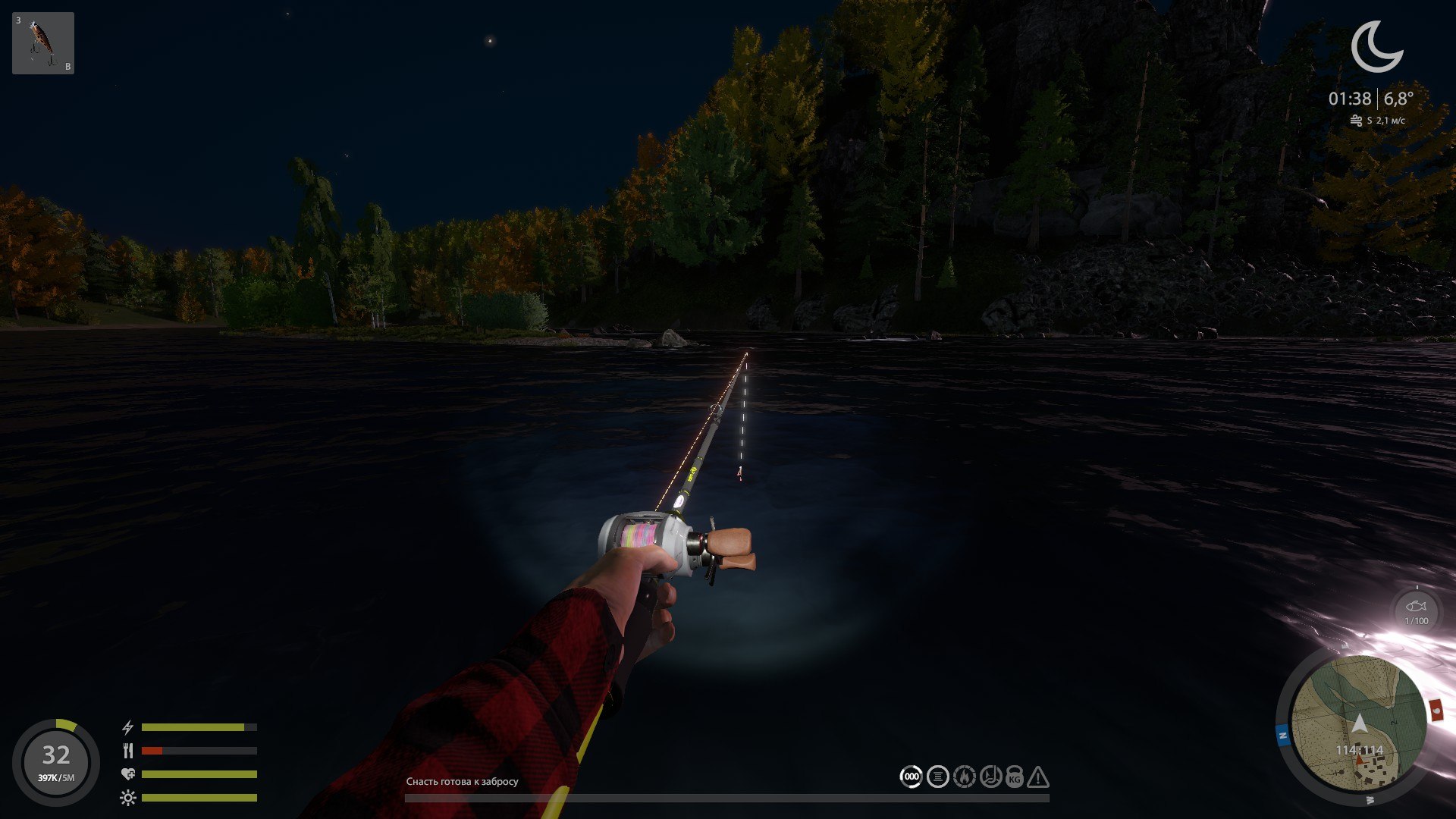Image resolution: width=1456 pixels, height=819 pixels.
Task: Click the wind speed indicator icon
Action: [1357, 120]
